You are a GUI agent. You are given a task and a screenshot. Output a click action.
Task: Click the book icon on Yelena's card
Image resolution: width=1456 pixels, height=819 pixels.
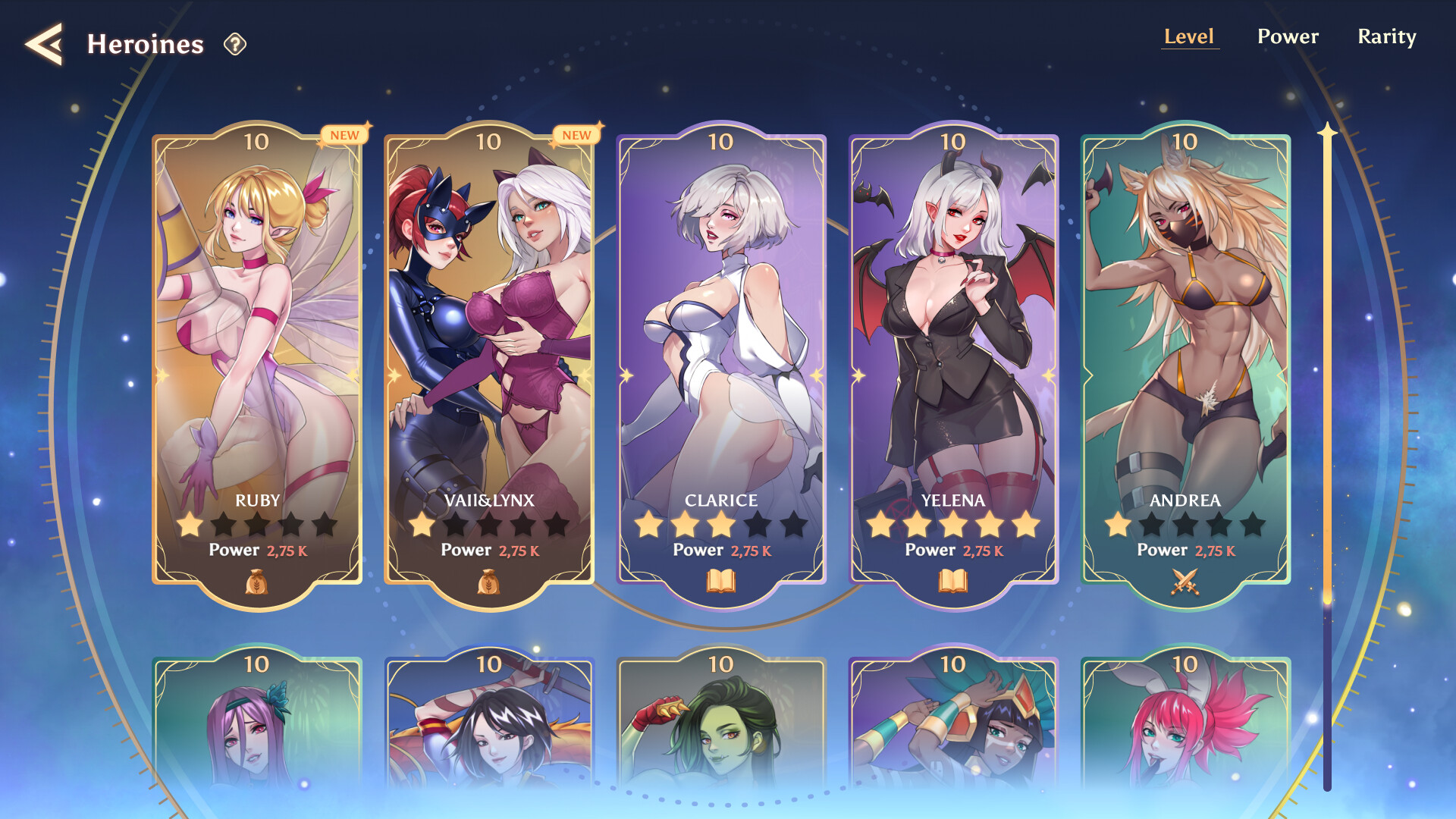click(x=954, y=580)
